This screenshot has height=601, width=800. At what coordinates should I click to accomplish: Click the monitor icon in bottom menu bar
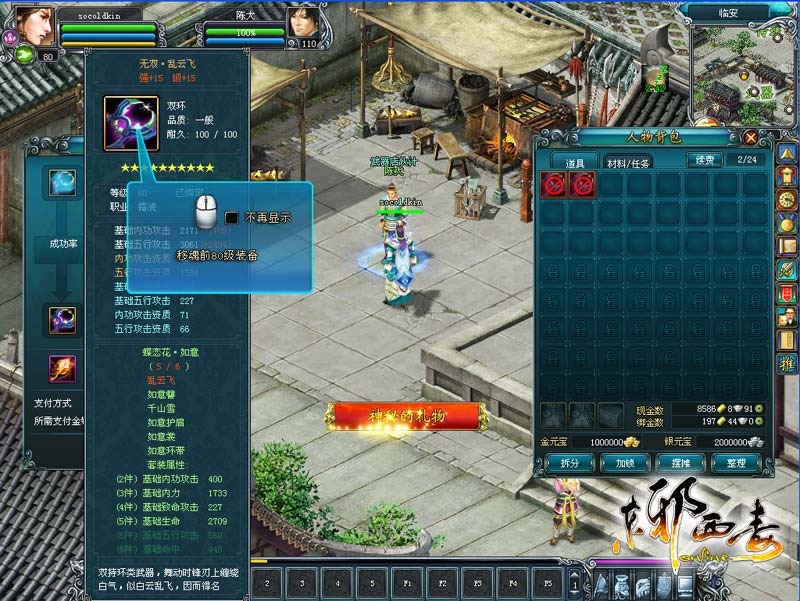coord(685,585)
